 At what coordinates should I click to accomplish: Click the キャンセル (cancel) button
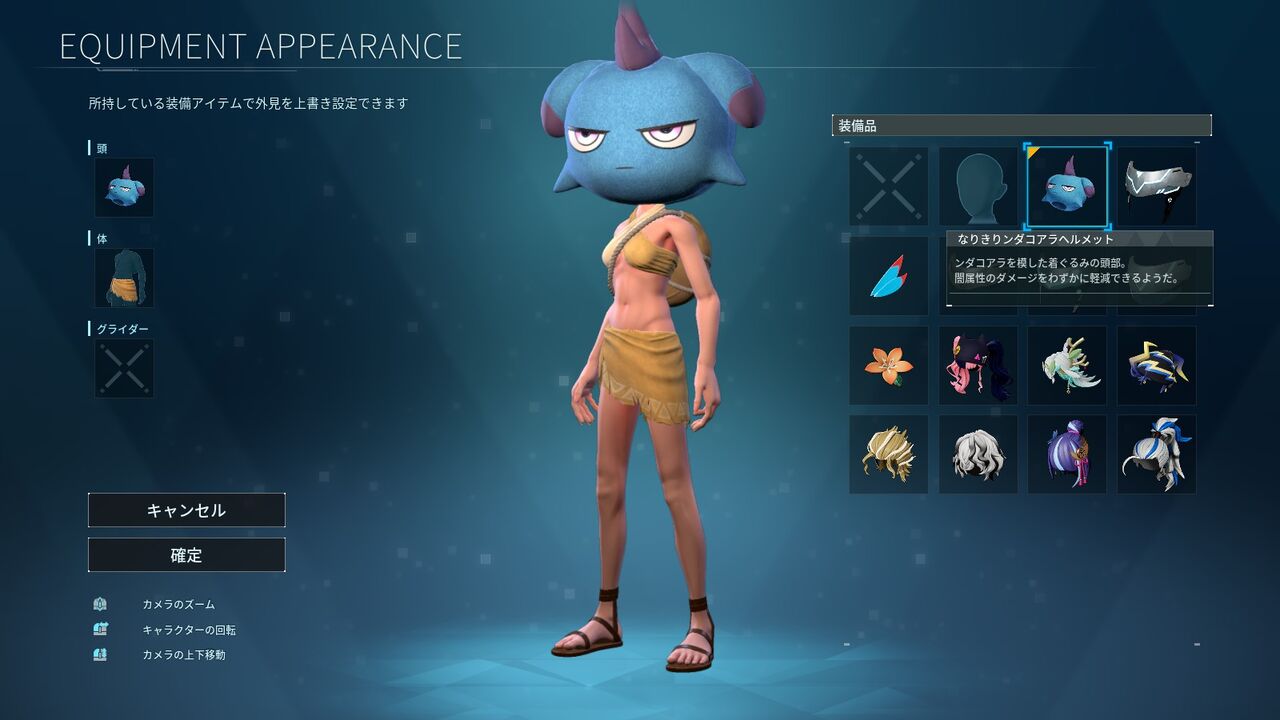coord(186,510)
